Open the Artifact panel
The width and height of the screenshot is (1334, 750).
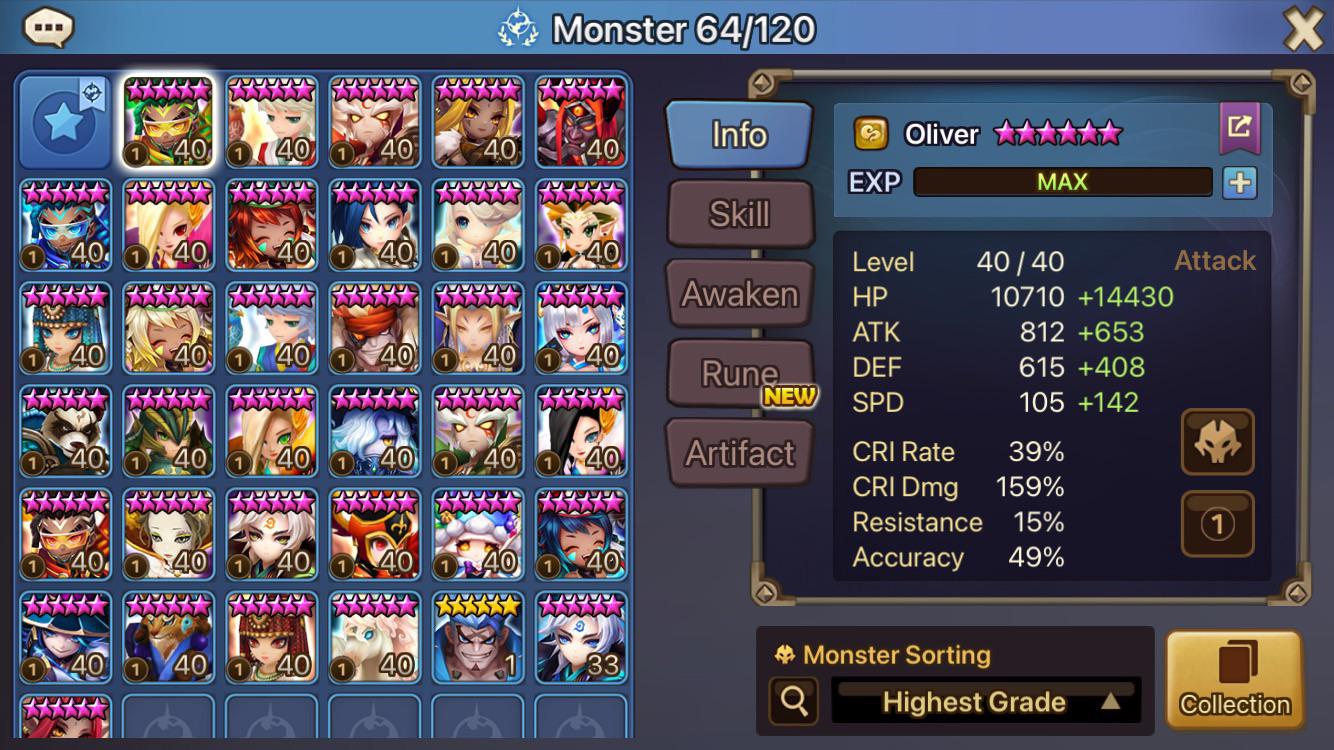pyautogui.click(x=740, y=452)
